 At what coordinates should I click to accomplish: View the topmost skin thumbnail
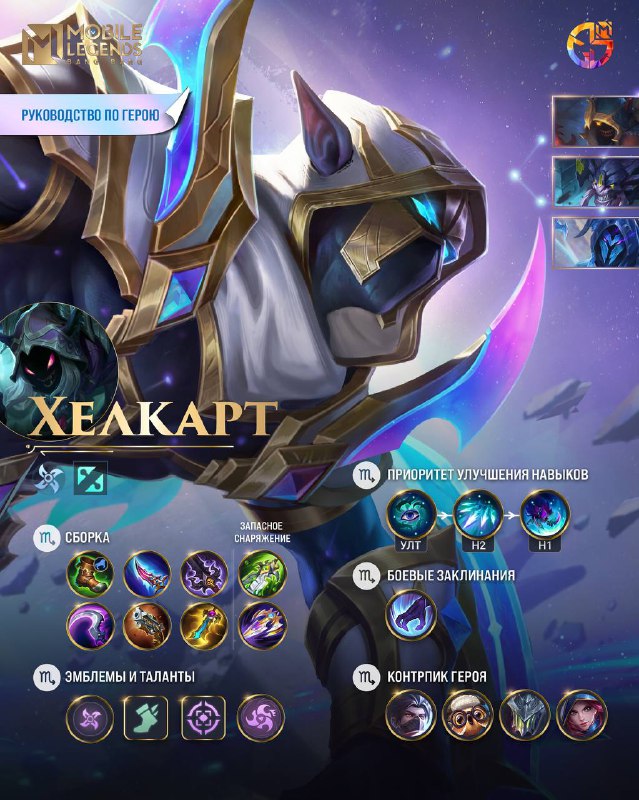(595, 121)
